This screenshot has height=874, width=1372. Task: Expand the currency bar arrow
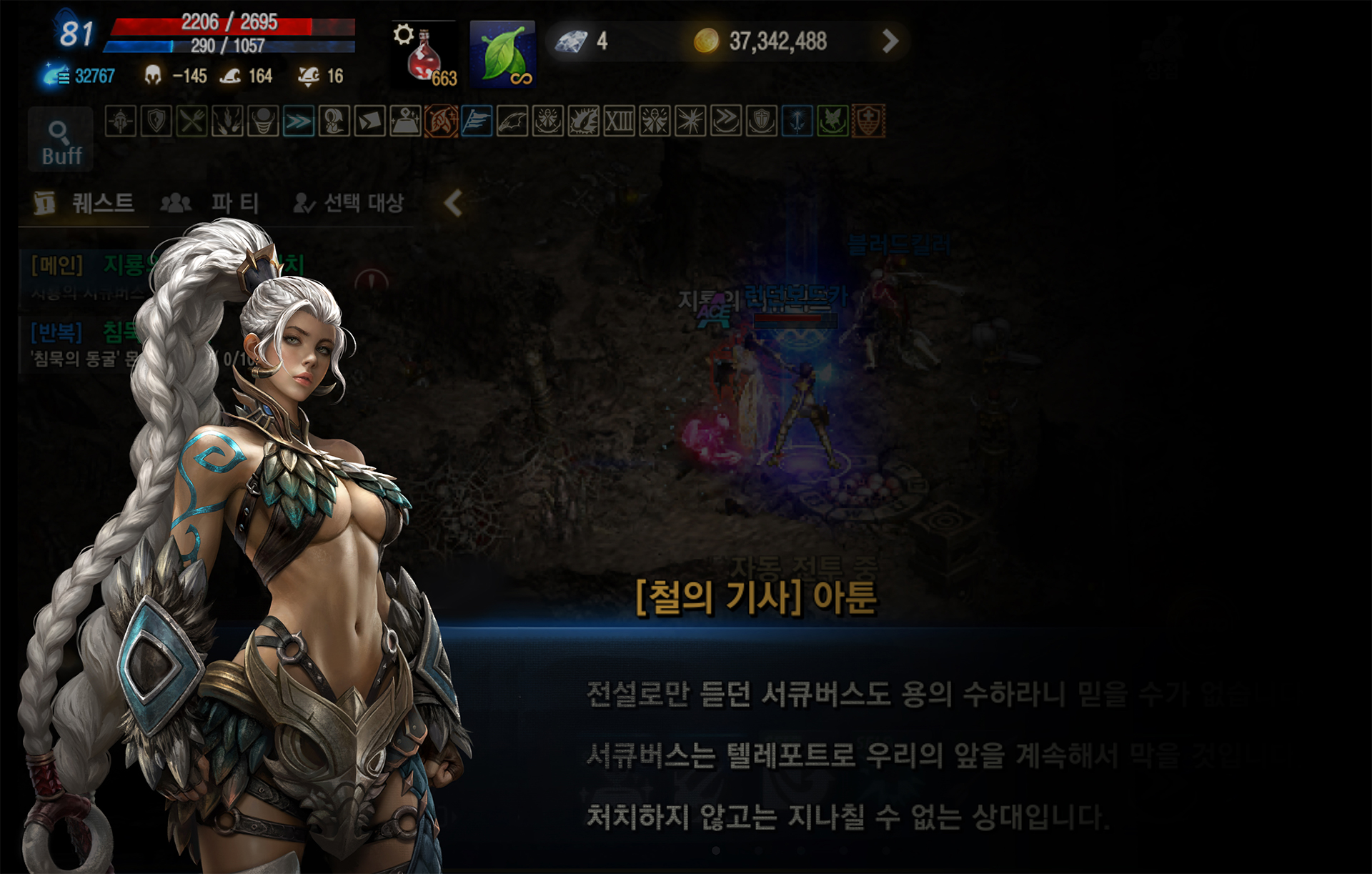(890, 41)
